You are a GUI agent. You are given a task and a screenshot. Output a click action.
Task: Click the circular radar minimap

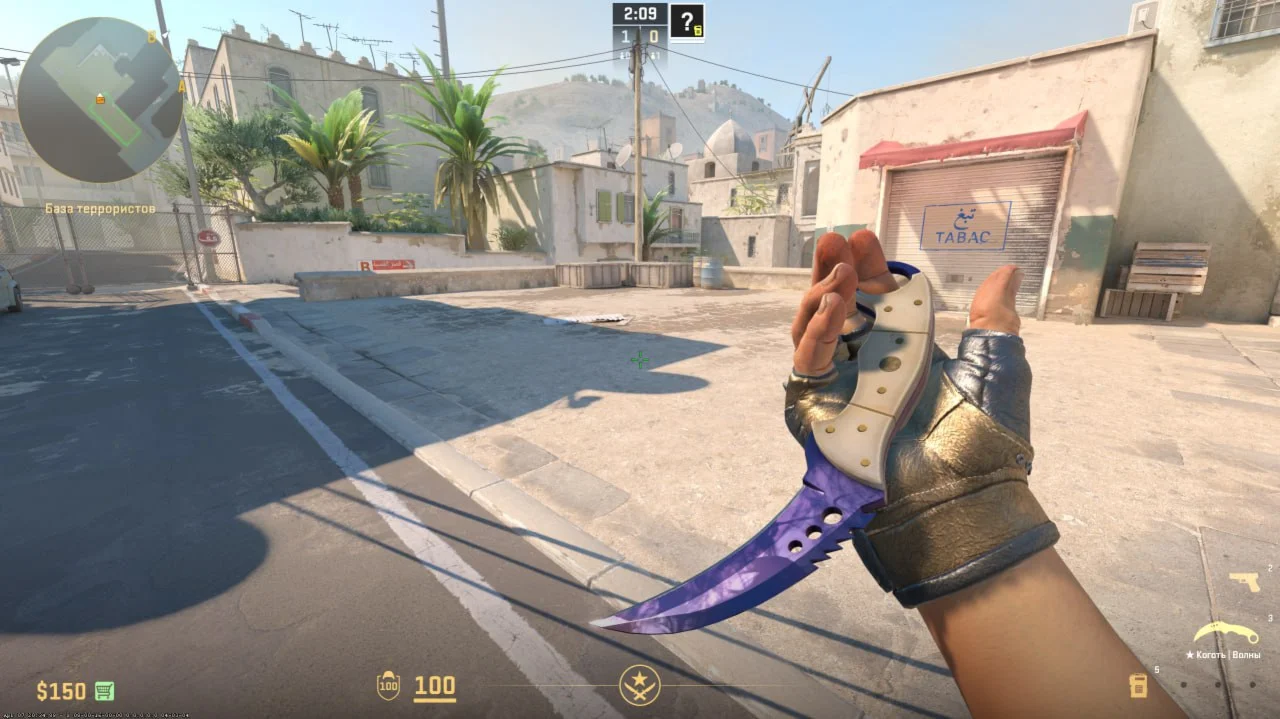pyautogui.click(x=100, y=100)
